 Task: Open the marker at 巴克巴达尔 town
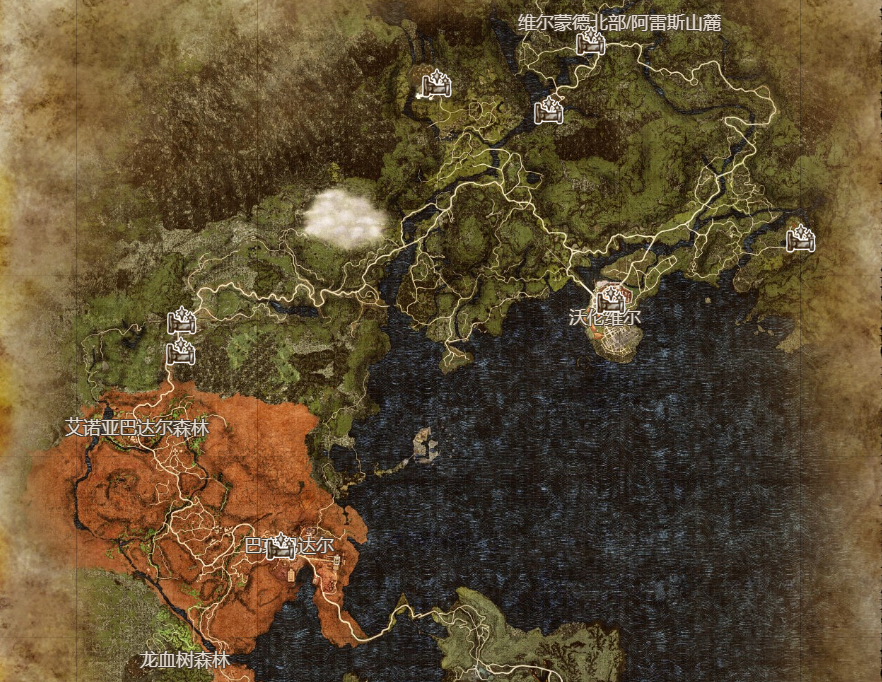[x=282, y=546]
